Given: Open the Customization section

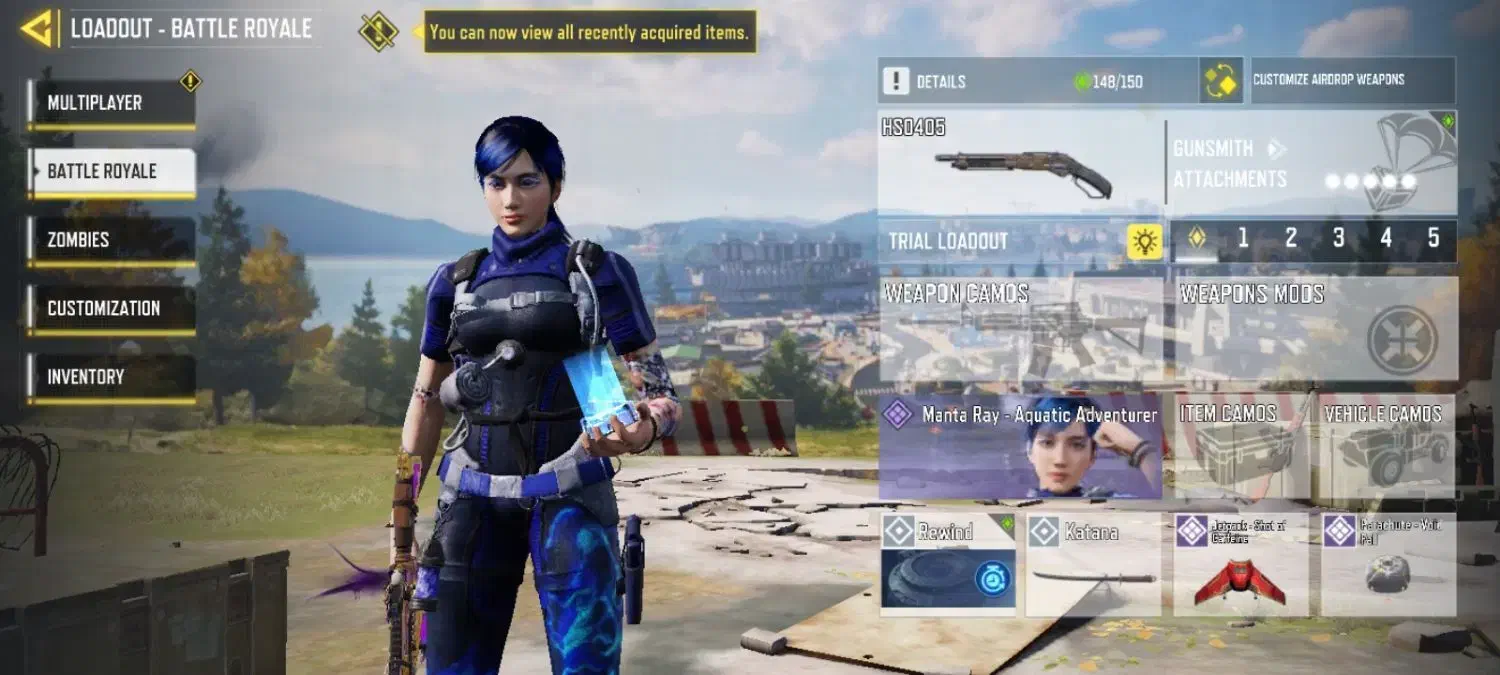Looking at the screenshot, I should [x=111, y=309].
